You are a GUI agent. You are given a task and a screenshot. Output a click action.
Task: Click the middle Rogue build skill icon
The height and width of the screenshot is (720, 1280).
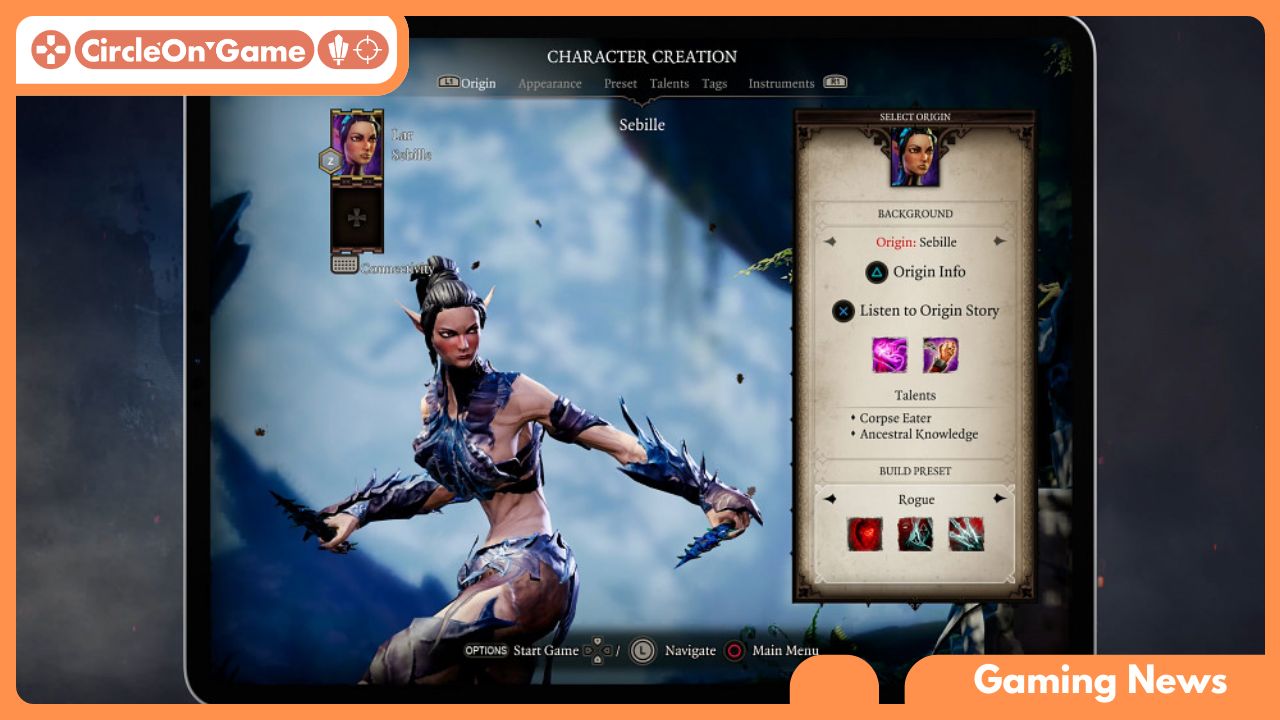tap(915, 535)
